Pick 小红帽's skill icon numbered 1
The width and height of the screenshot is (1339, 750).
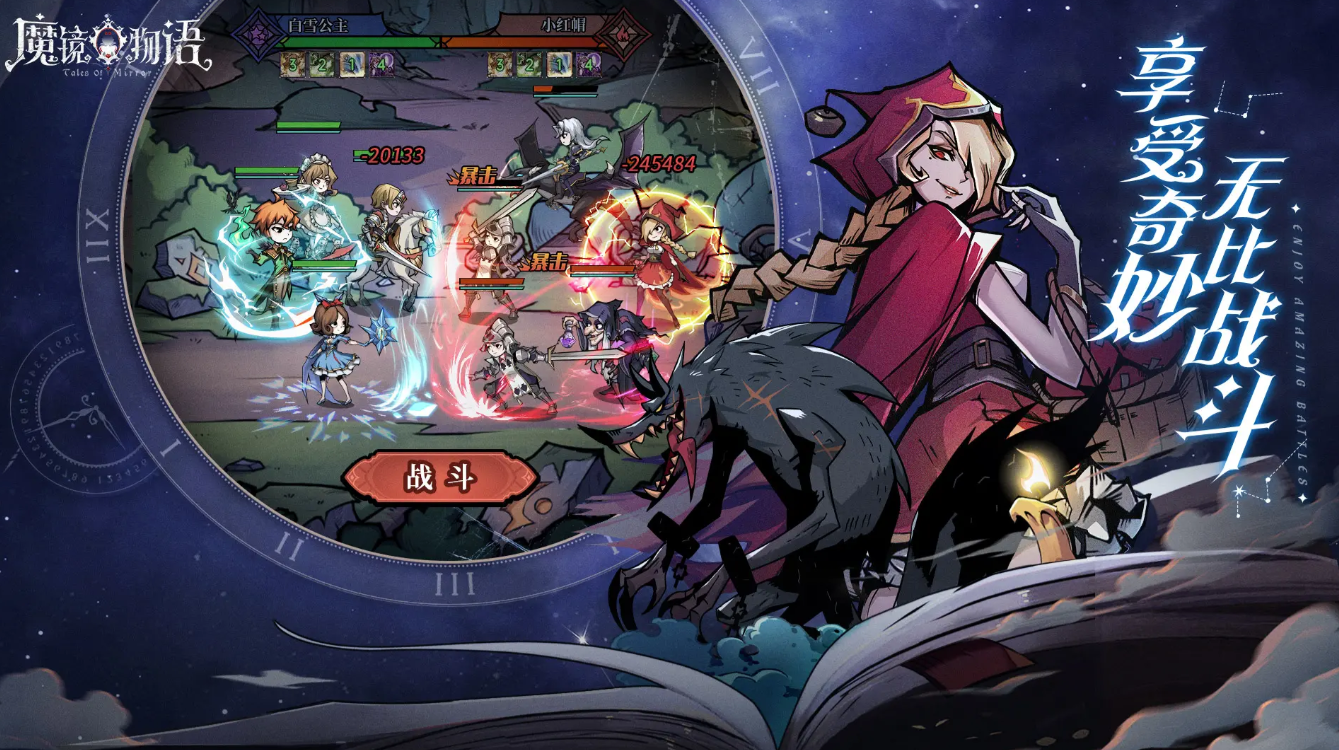tap(560, 66)
